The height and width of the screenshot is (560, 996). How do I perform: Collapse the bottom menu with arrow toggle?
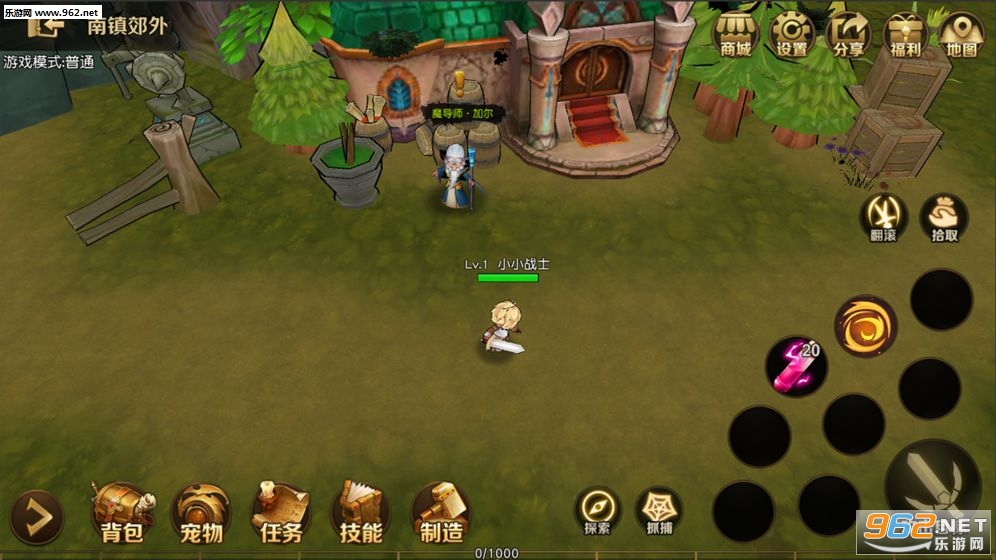tap(38, 517)
